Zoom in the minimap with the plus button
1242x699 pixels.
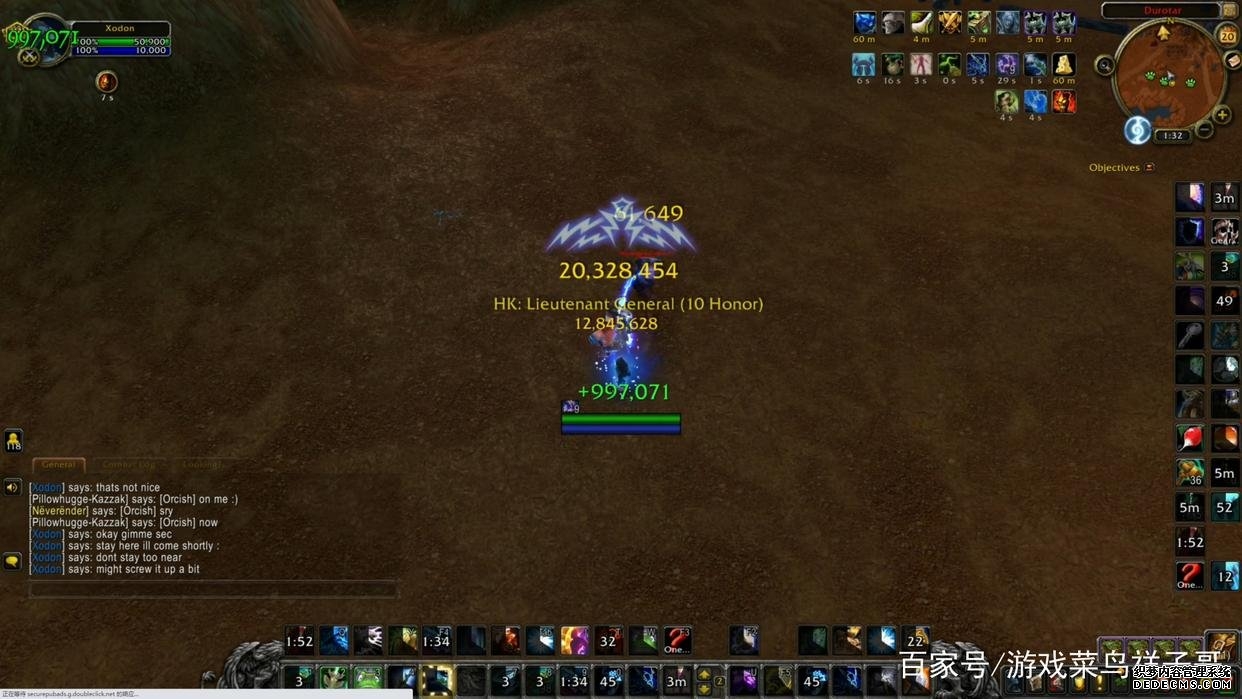click(x=1222, y=115)
